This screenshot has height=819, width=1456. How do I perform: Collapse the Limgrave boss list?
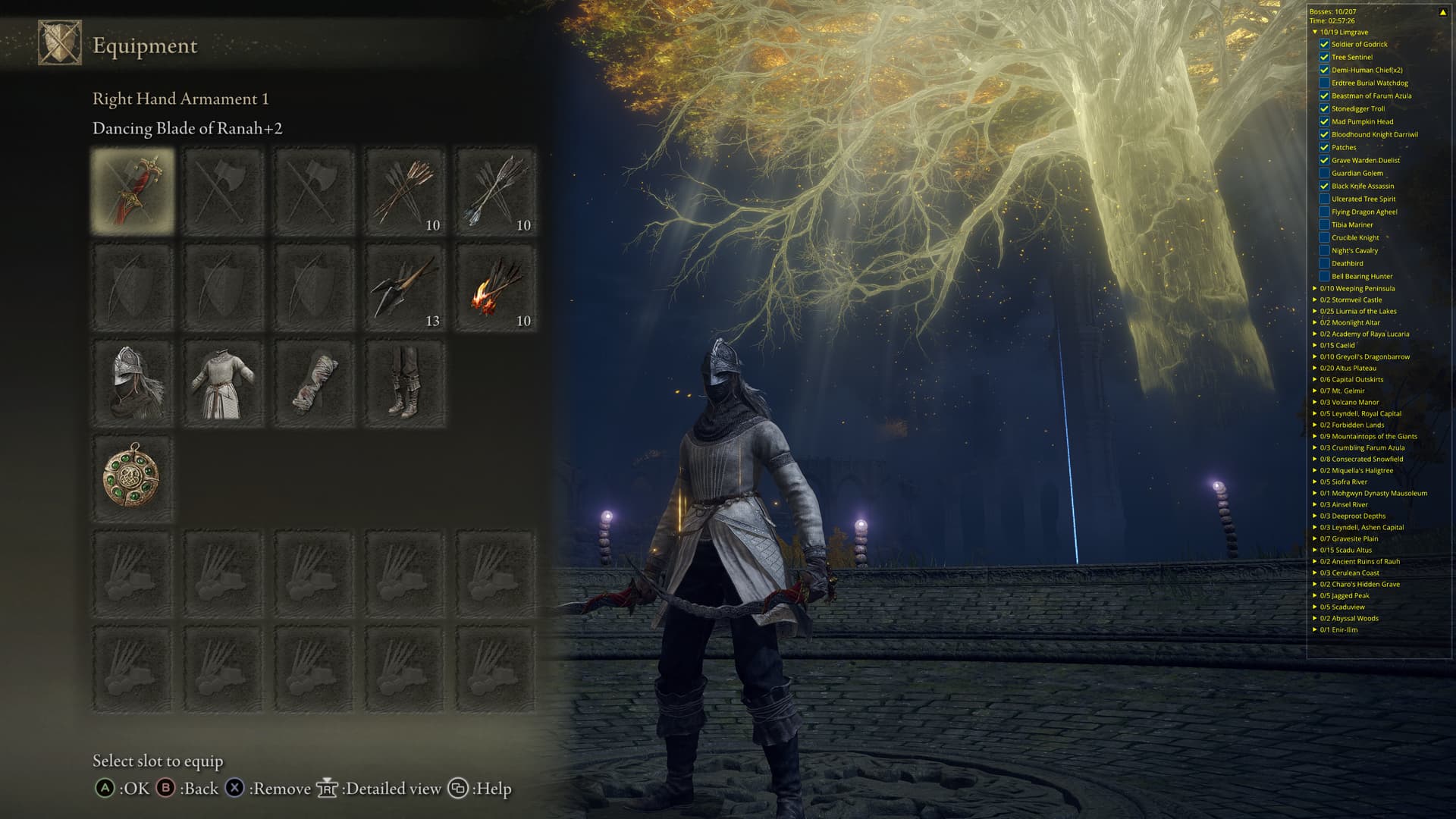[x=1315, y=33]
